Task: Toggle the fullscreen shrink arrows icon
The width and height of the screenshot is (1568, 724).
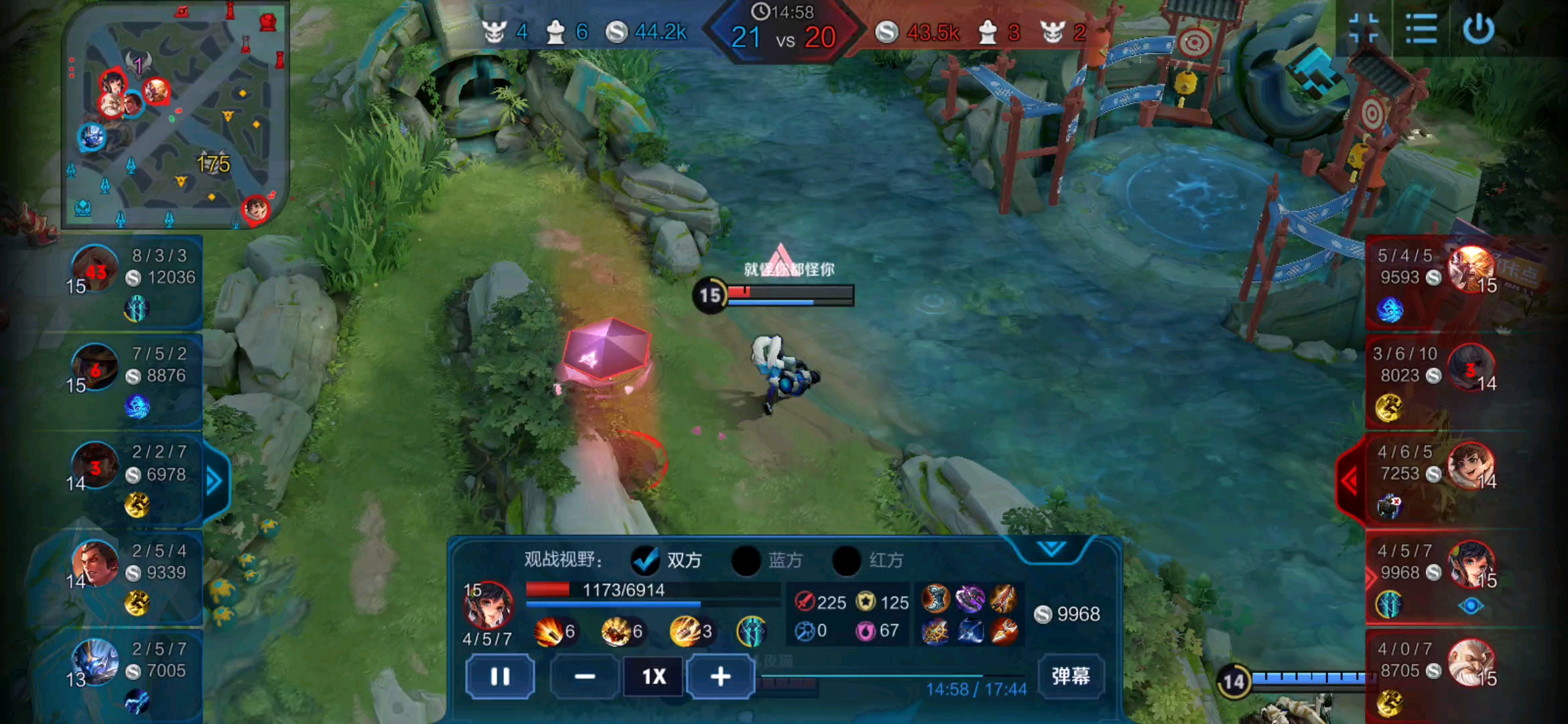Action: point(1363,29)
